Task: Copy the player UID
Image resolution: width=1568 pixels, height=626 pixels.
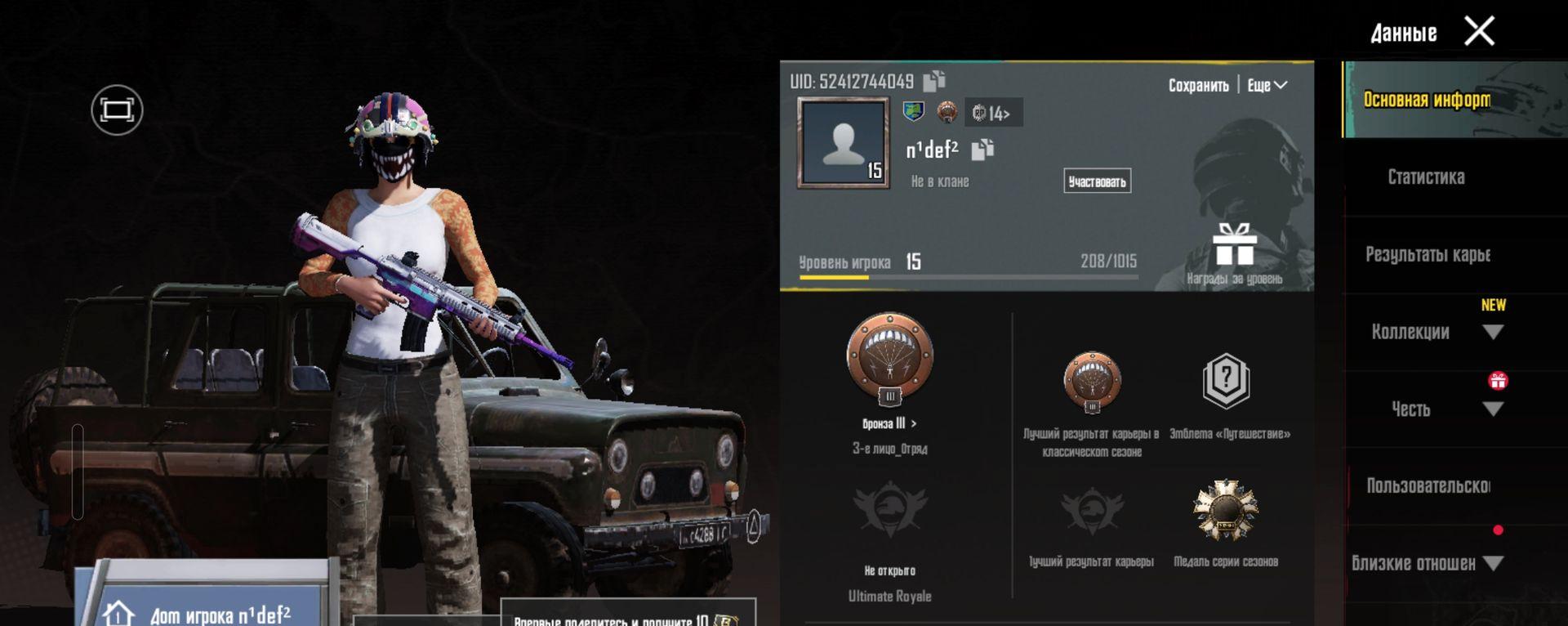Action: 934,81
